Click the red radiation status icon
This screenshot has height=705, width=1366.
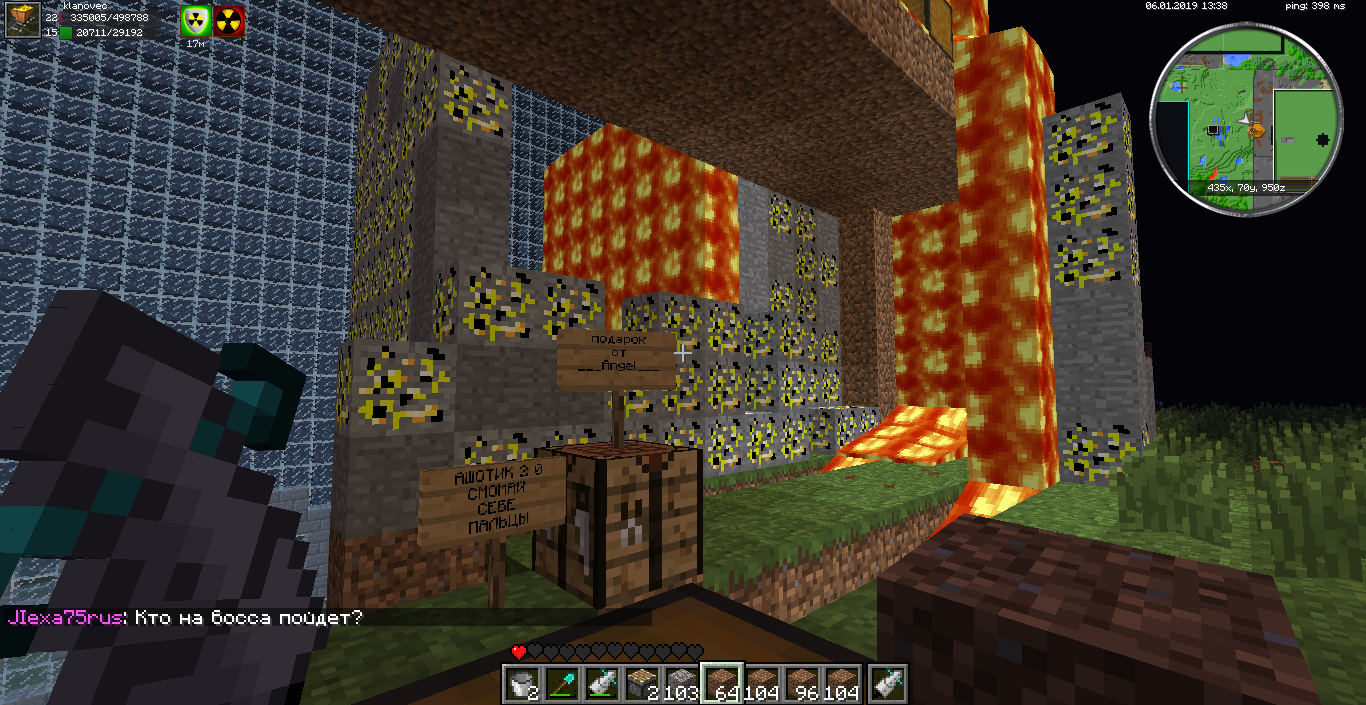tap(229, 22)
